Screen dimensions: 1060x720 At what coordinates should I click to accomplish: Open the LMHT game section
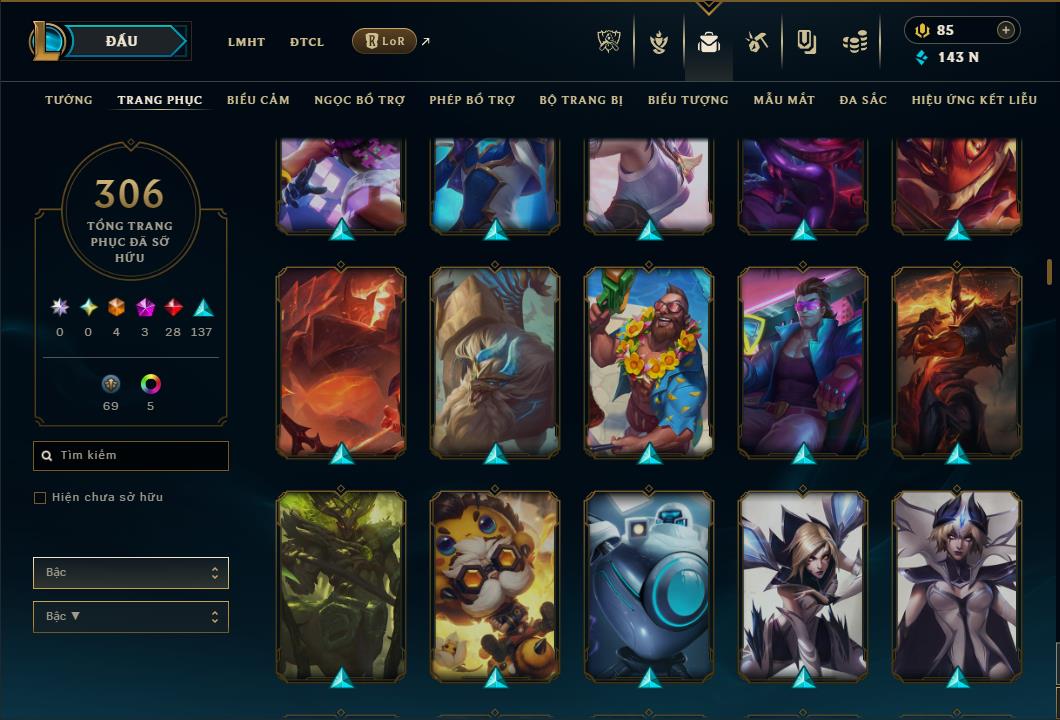pos(246,42)
